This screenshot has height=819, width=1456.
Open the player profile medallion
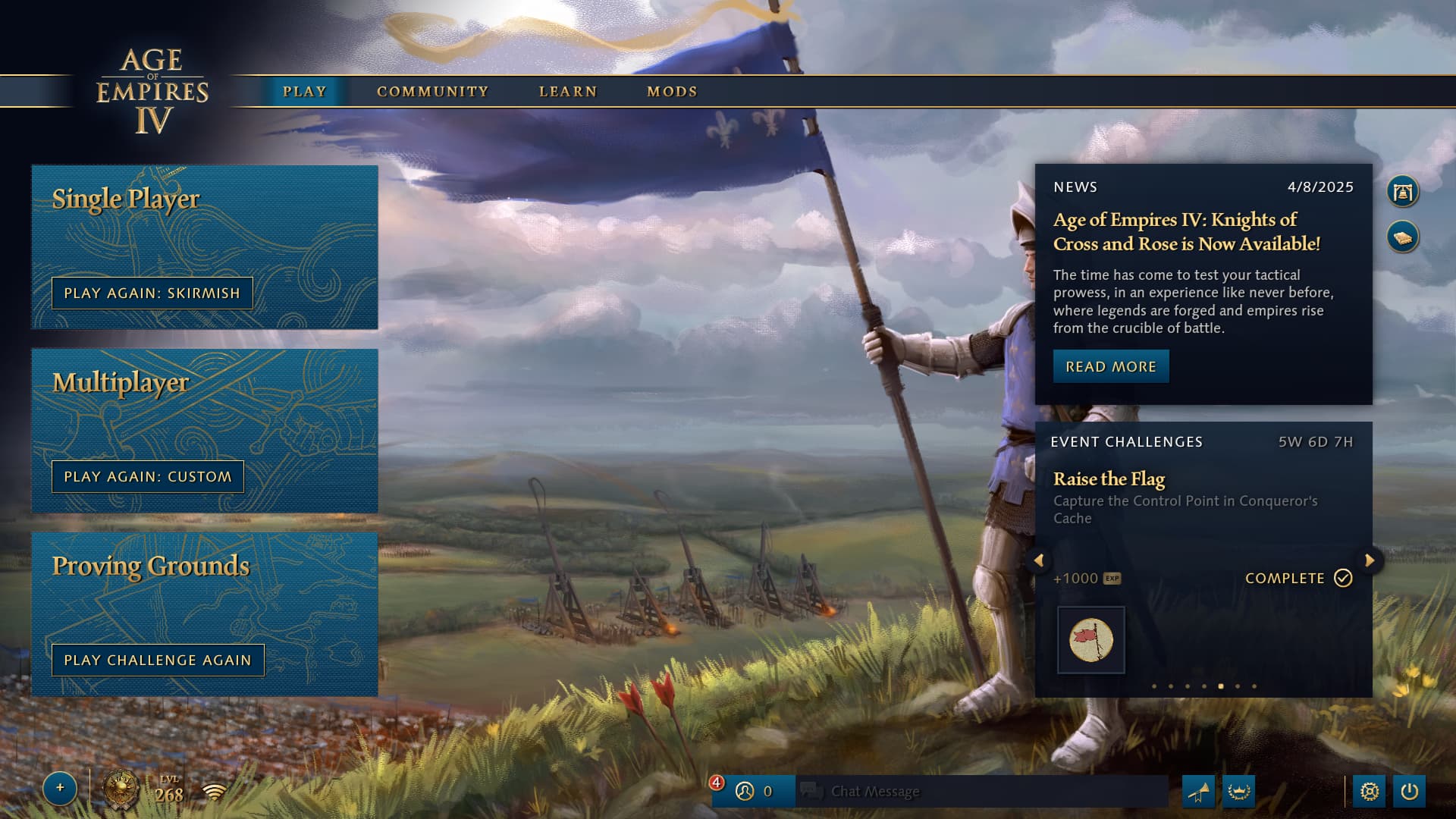(x=121, y=791)
